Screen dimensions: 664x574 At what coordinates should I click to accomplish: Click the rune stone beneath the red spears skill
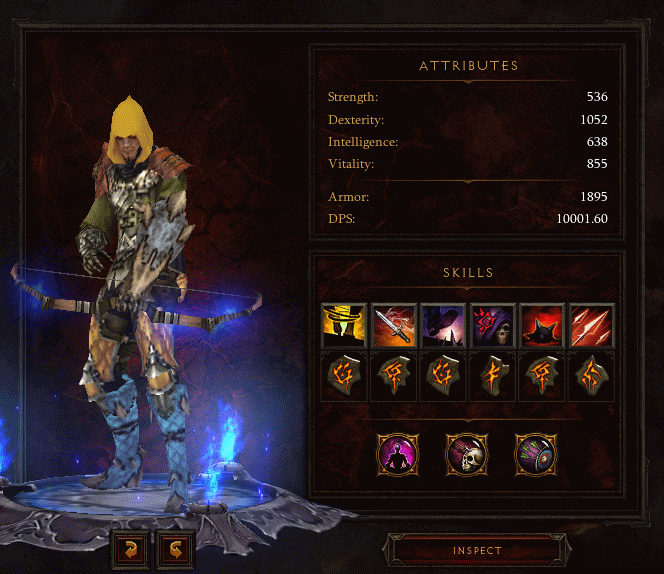(x=591, y=376)
